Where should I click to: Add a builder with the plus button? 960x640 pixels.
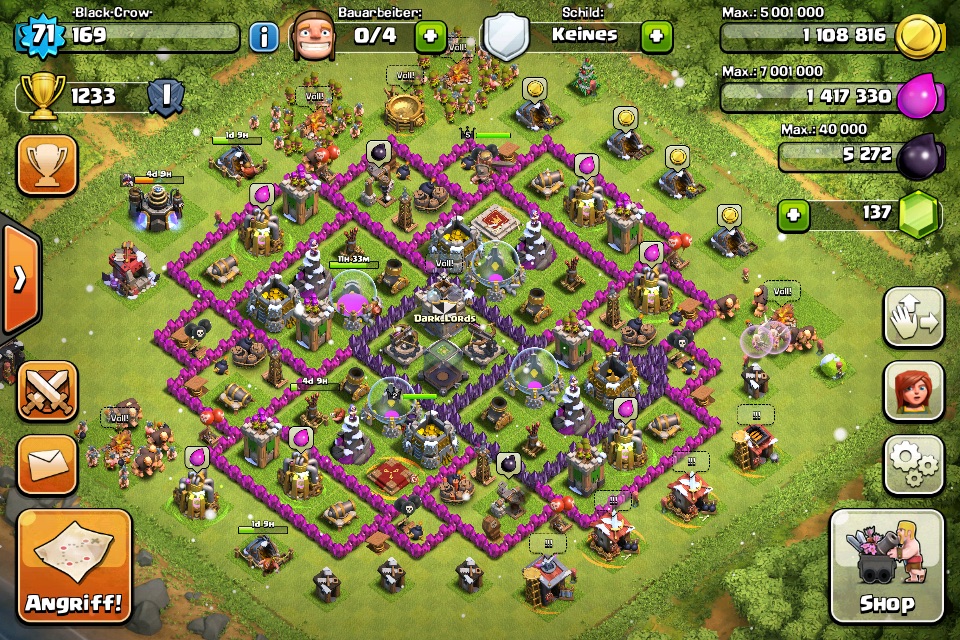click(431, 37)
